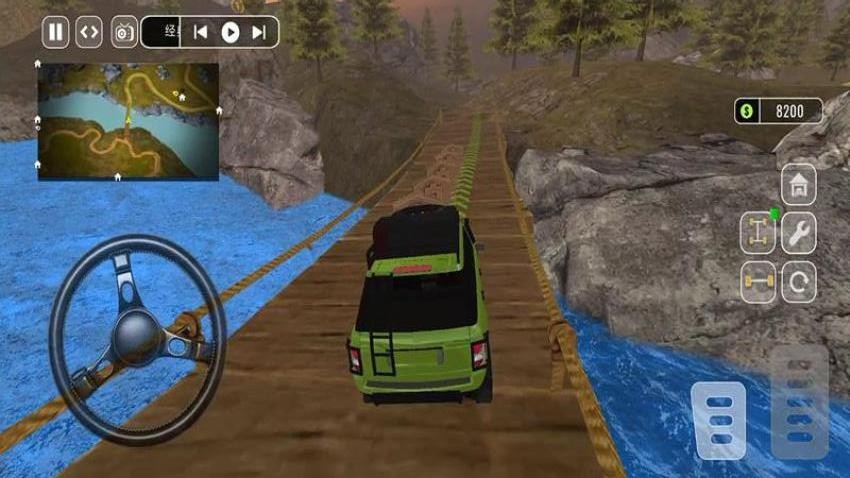Skip to the next music track
850x478 pixels.
259,32
